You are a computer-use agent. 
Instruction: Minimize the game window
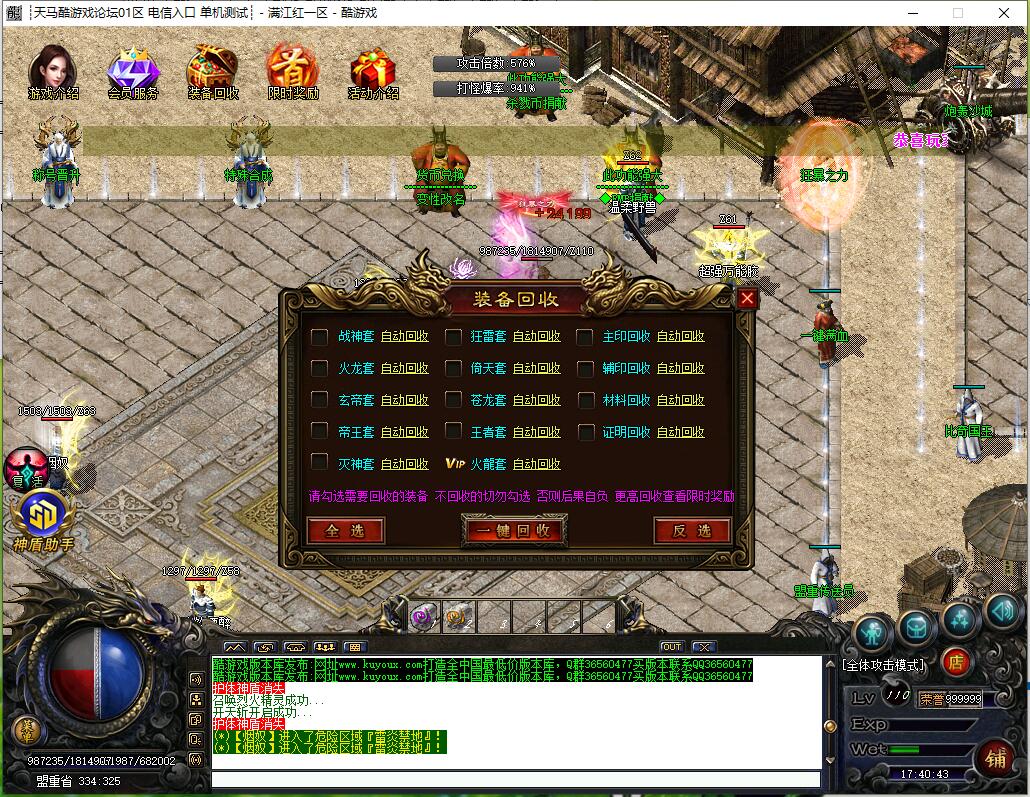pyautogui.click(x=912, y=13)
